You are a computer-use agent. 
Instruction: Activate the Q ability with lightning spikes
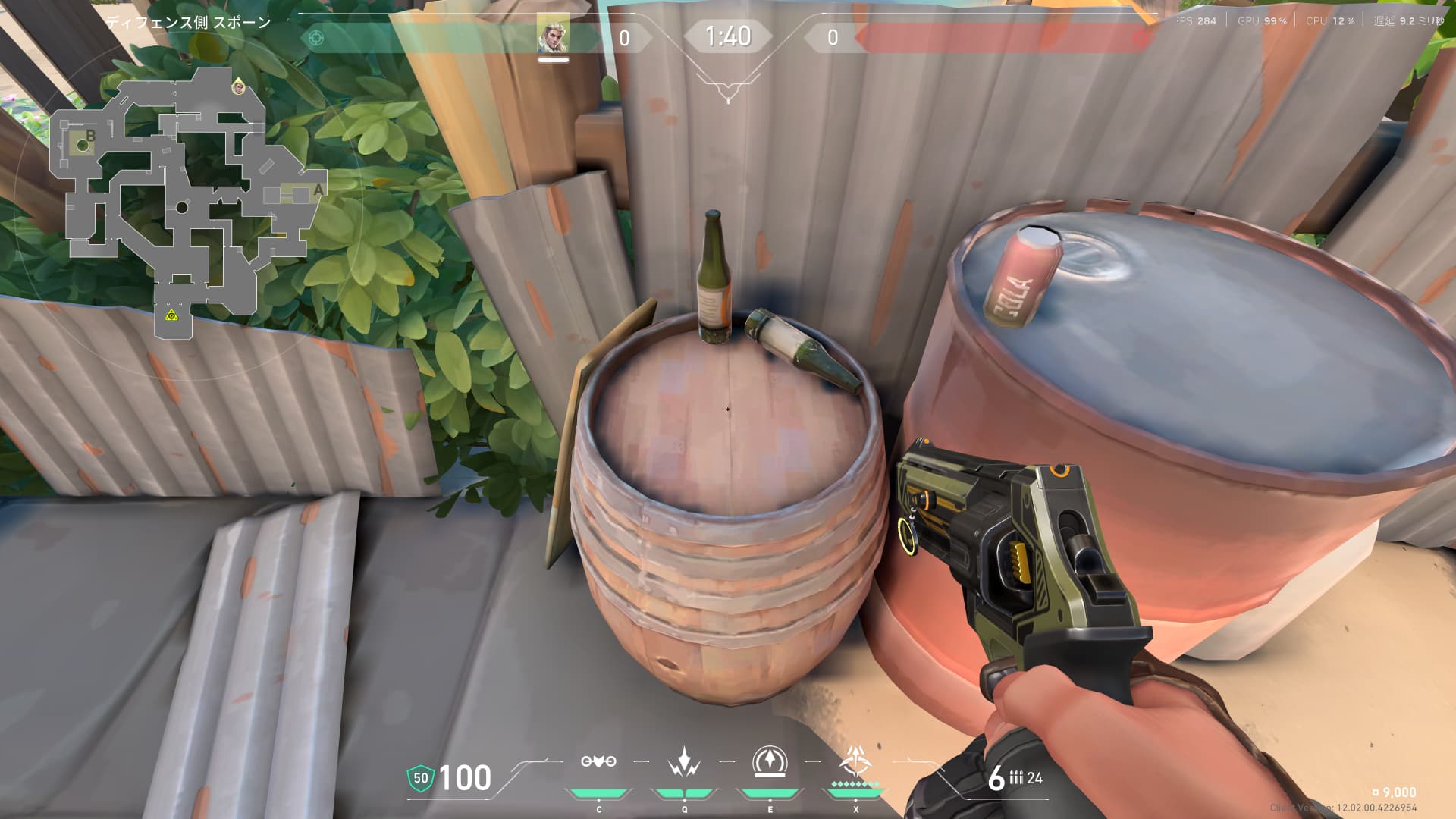pos(684,762)
